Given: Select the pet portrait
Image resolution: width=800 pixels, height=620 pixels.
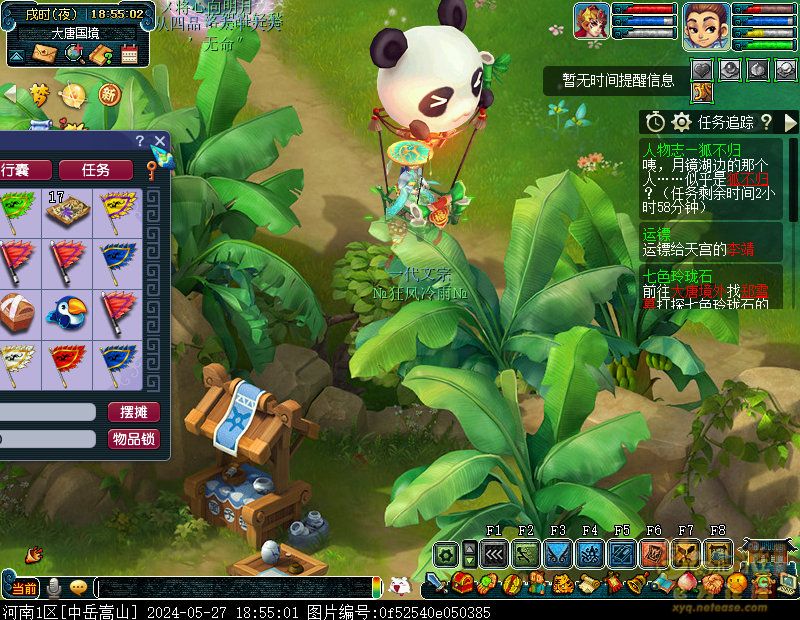Looking at the screenshot, I should (x=592, y=22).
